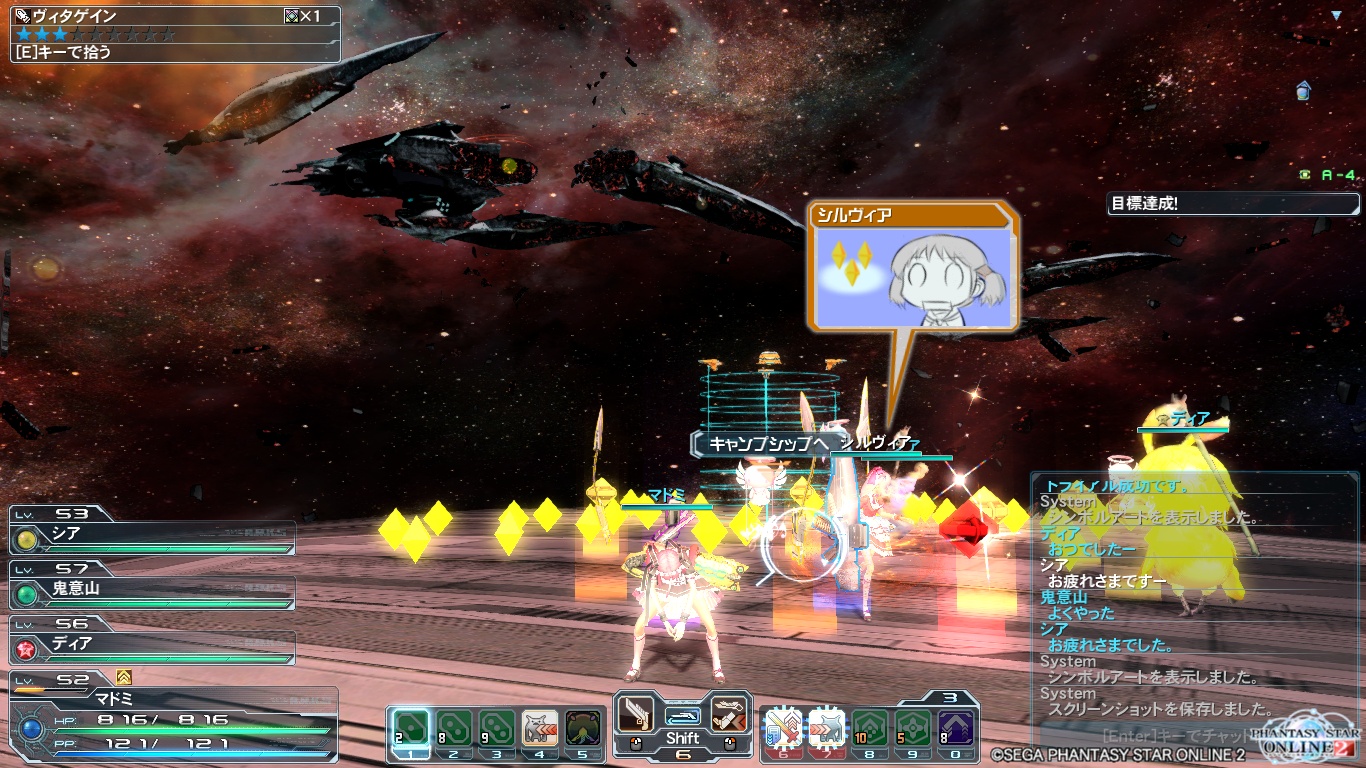Activate the sword buff skill in slot 6

coord(783,727)
